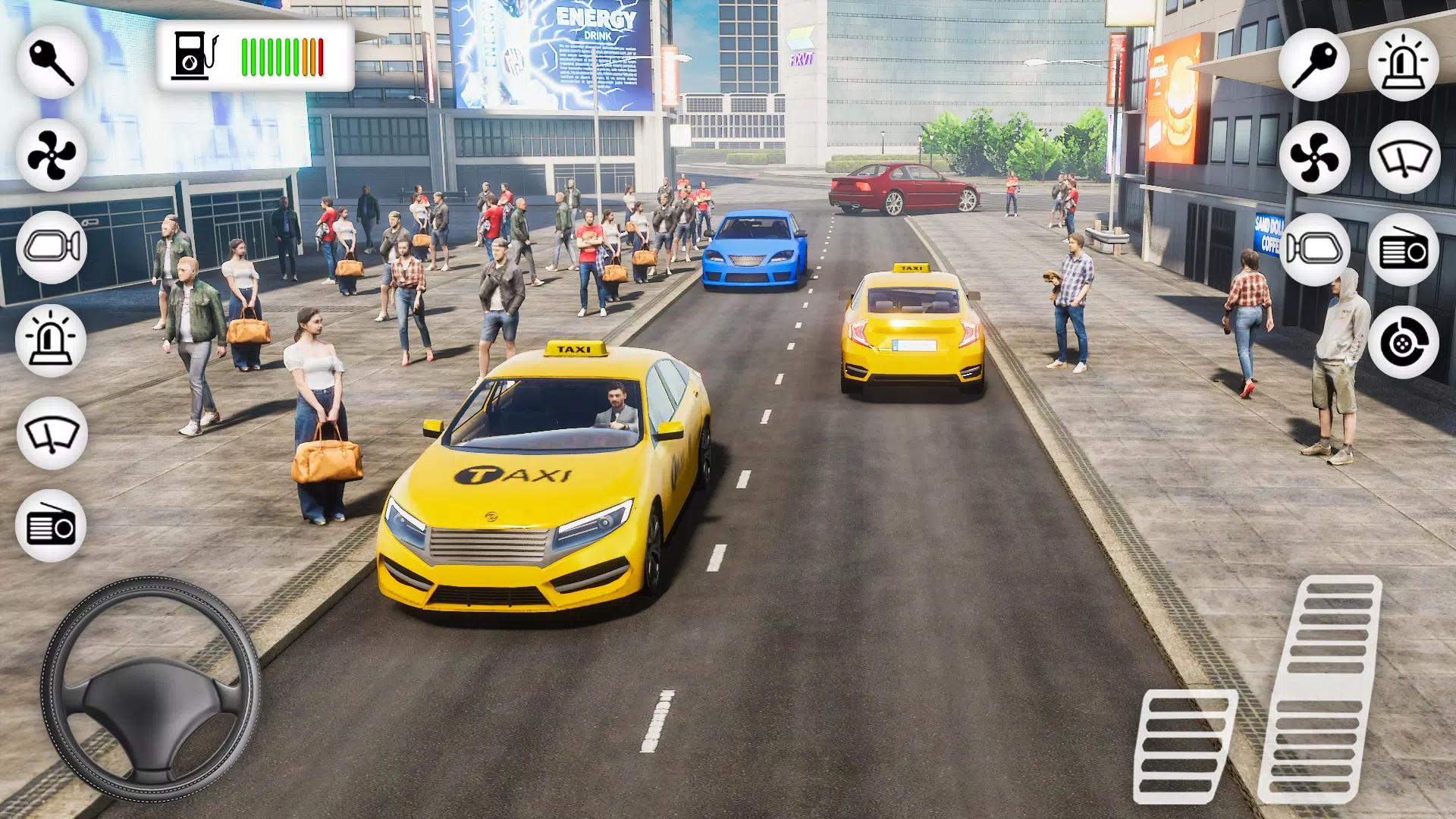Screen dimensions: 1456x819
Task: Select the fan icon on the right panel
Action: point(1316,155)
